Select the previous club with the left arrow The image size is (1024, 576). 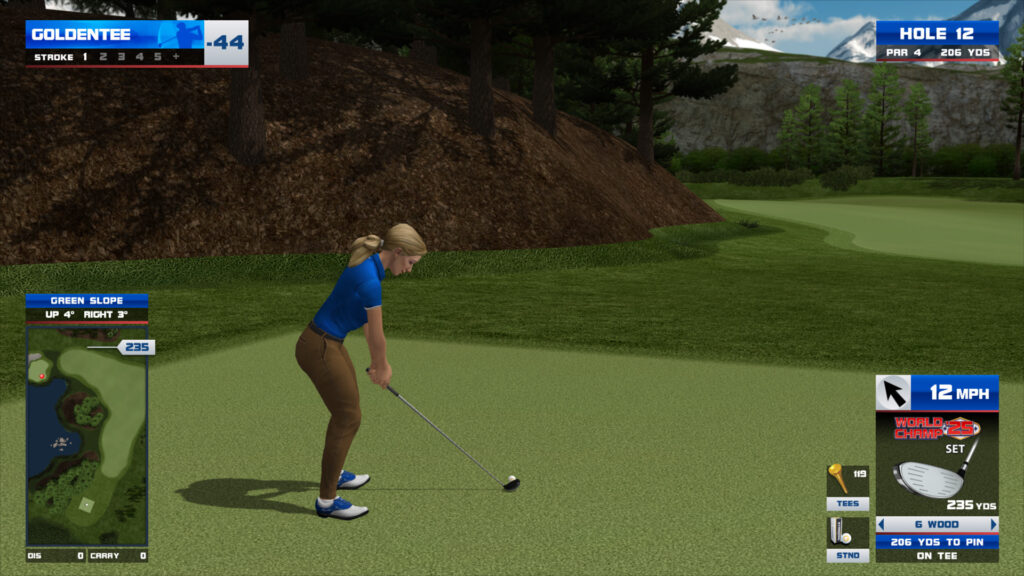[x=881, y=524]
